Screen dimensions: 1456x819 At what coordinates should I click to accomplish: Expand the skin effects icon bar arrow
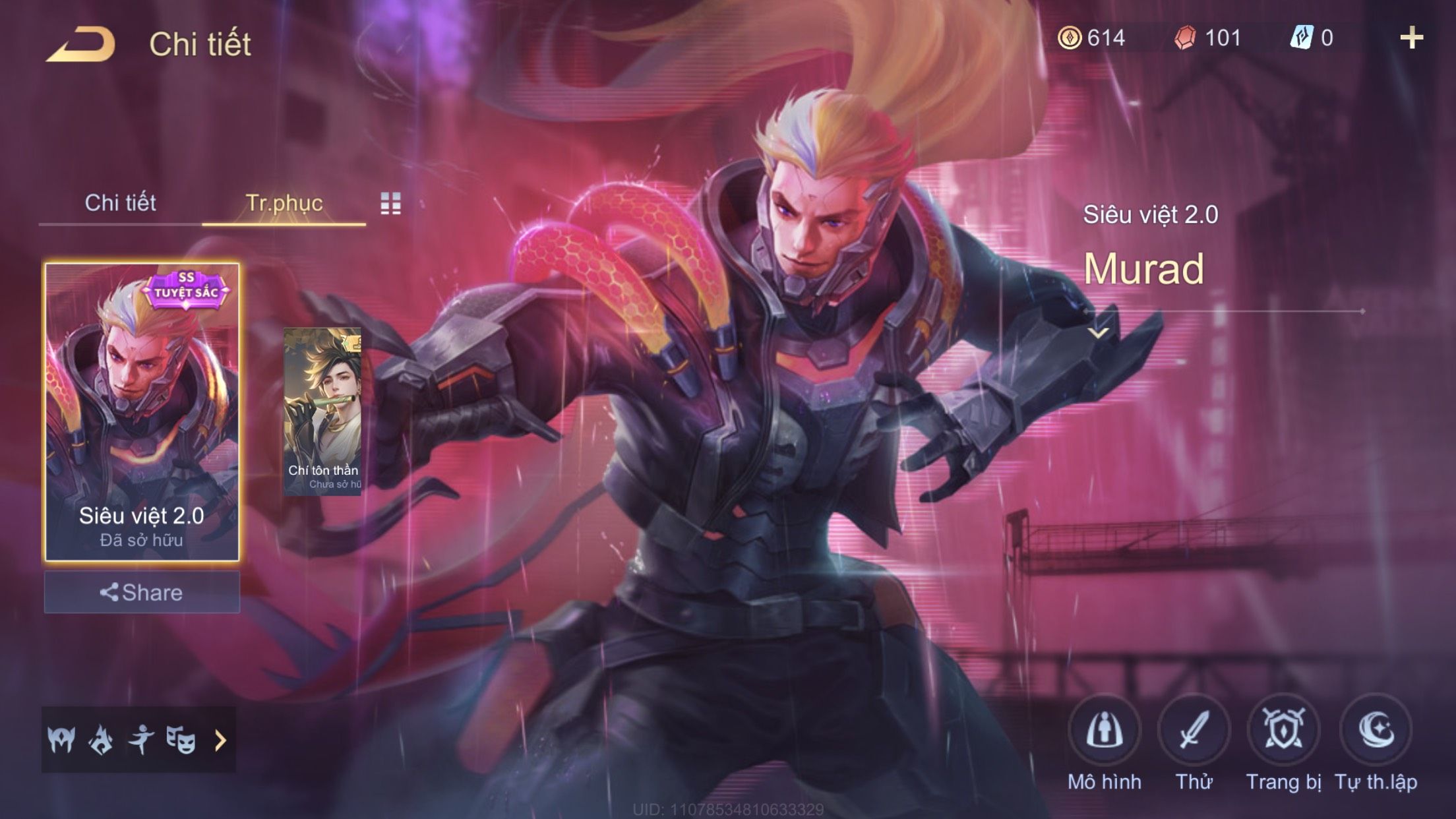(221, 741)
